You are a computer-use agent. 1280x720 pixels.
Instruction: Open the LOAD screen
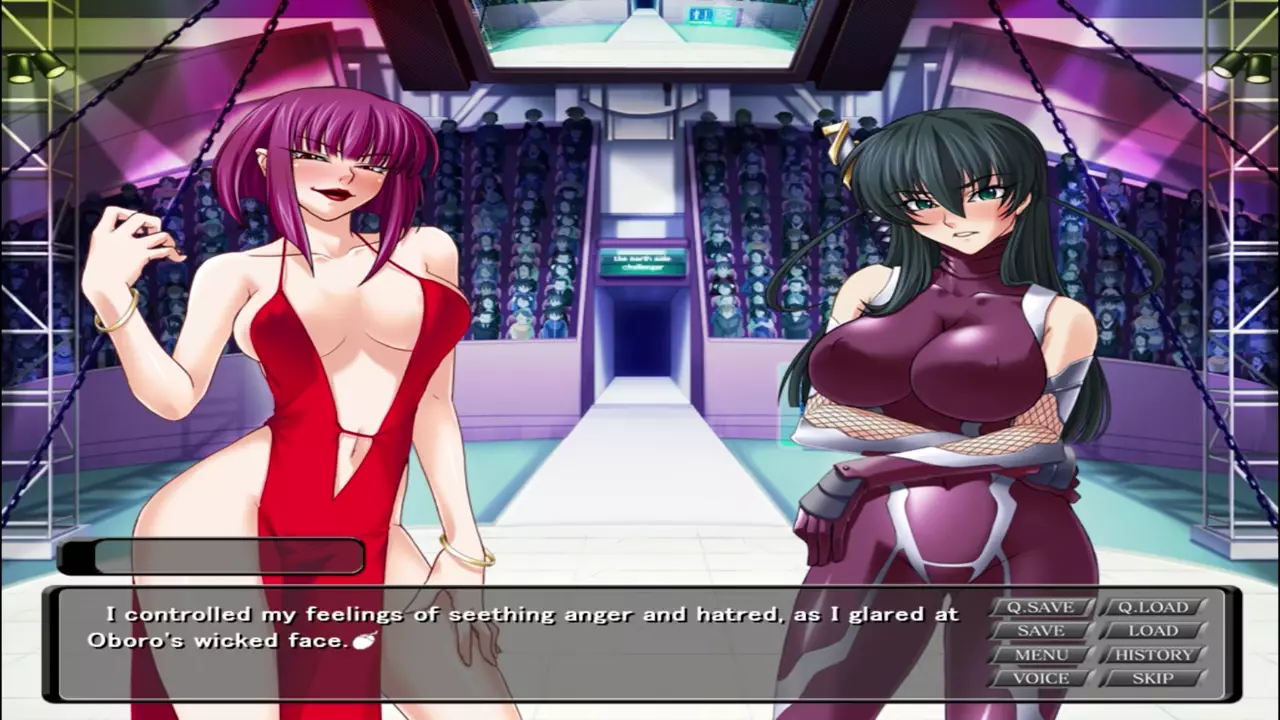(x=1153, y=631)
